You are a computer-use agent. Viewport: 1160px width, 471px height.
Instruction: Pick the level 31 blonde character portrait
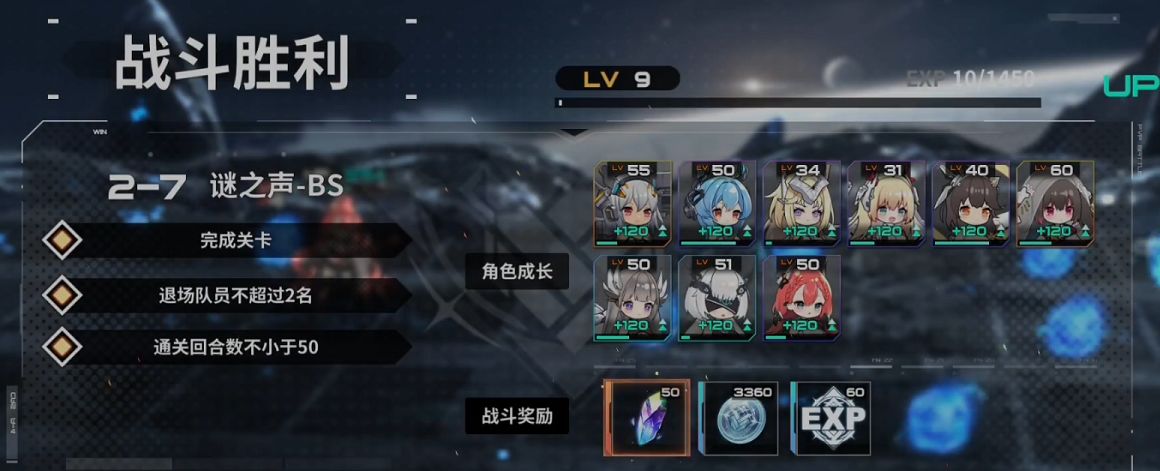point(886,204)
